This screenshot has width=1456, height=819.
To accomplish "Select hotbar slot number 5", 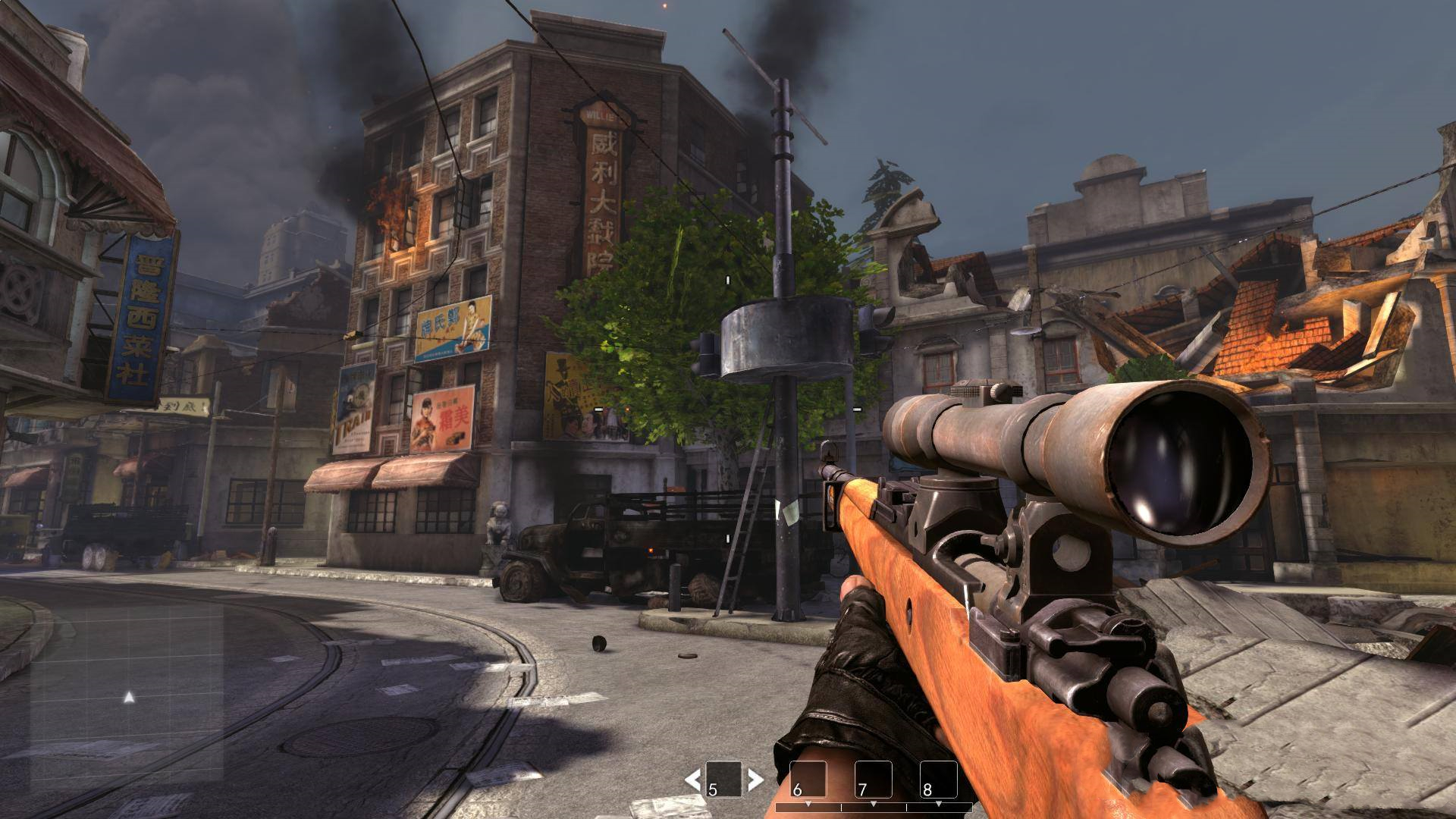I will coord(723,779).
